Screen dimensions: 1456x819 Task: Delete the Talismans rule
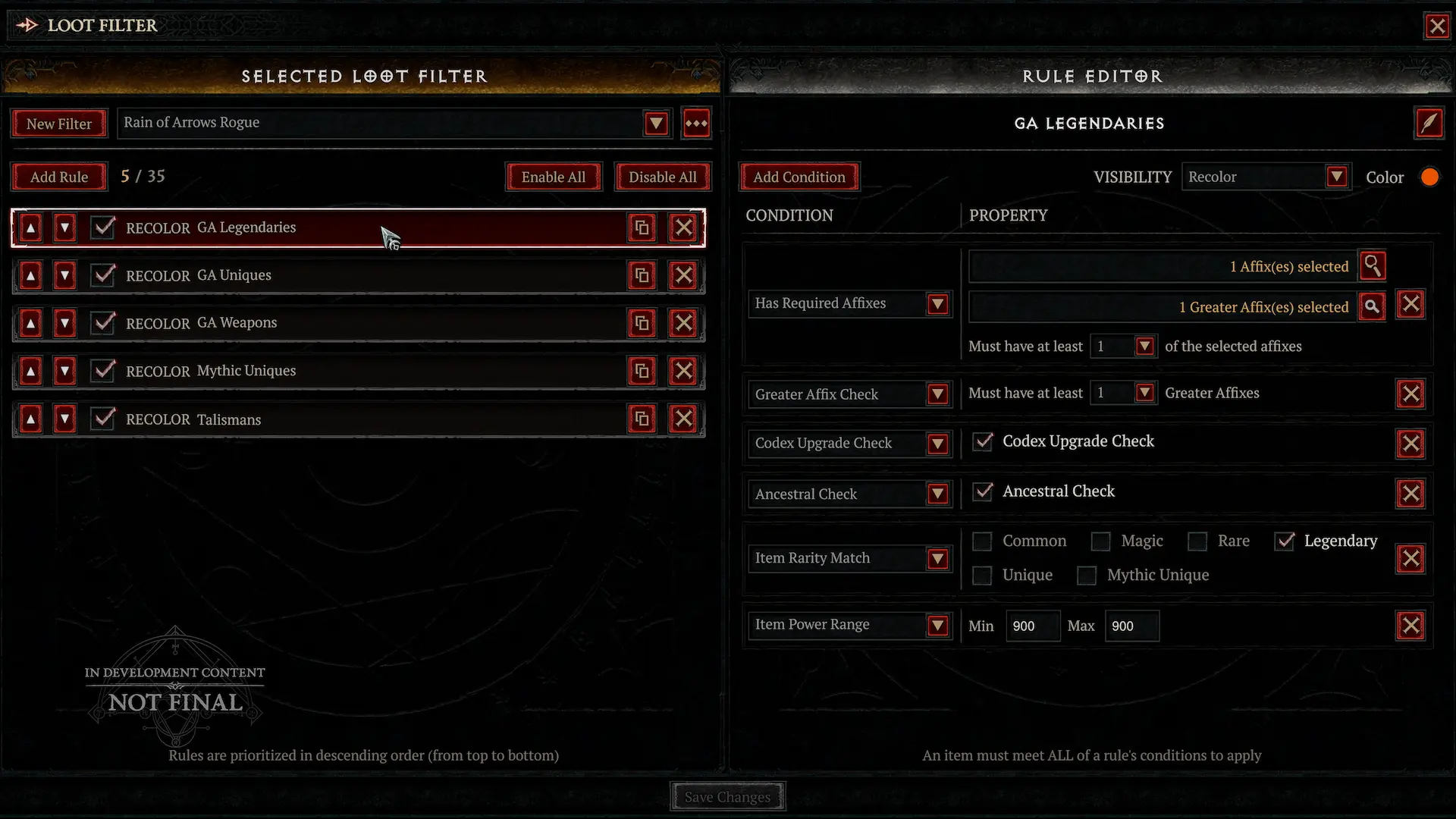[683, 419]
